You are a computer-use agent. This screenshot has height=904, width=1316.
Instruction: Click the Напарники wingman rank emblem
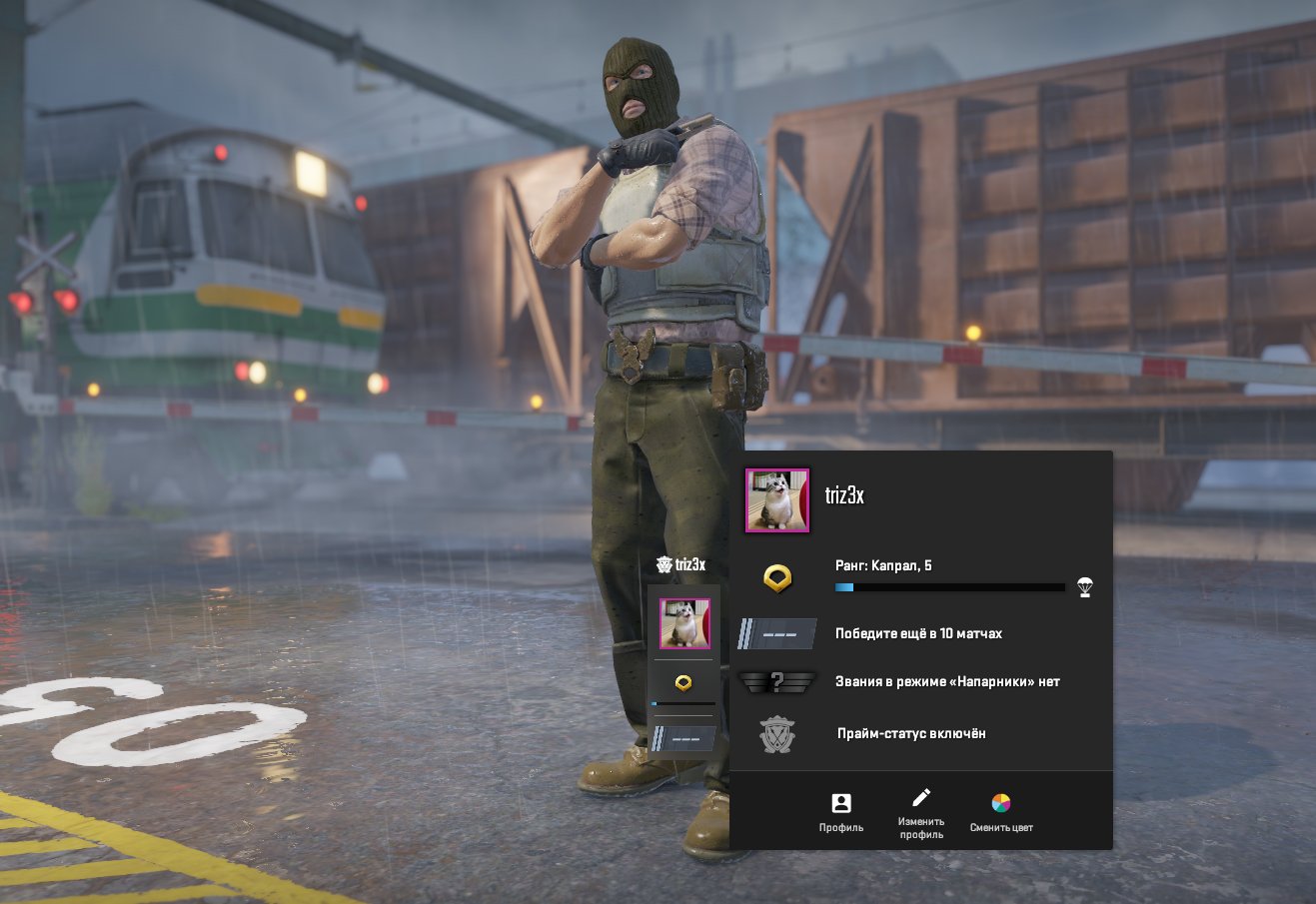click(x=777, y=682)
